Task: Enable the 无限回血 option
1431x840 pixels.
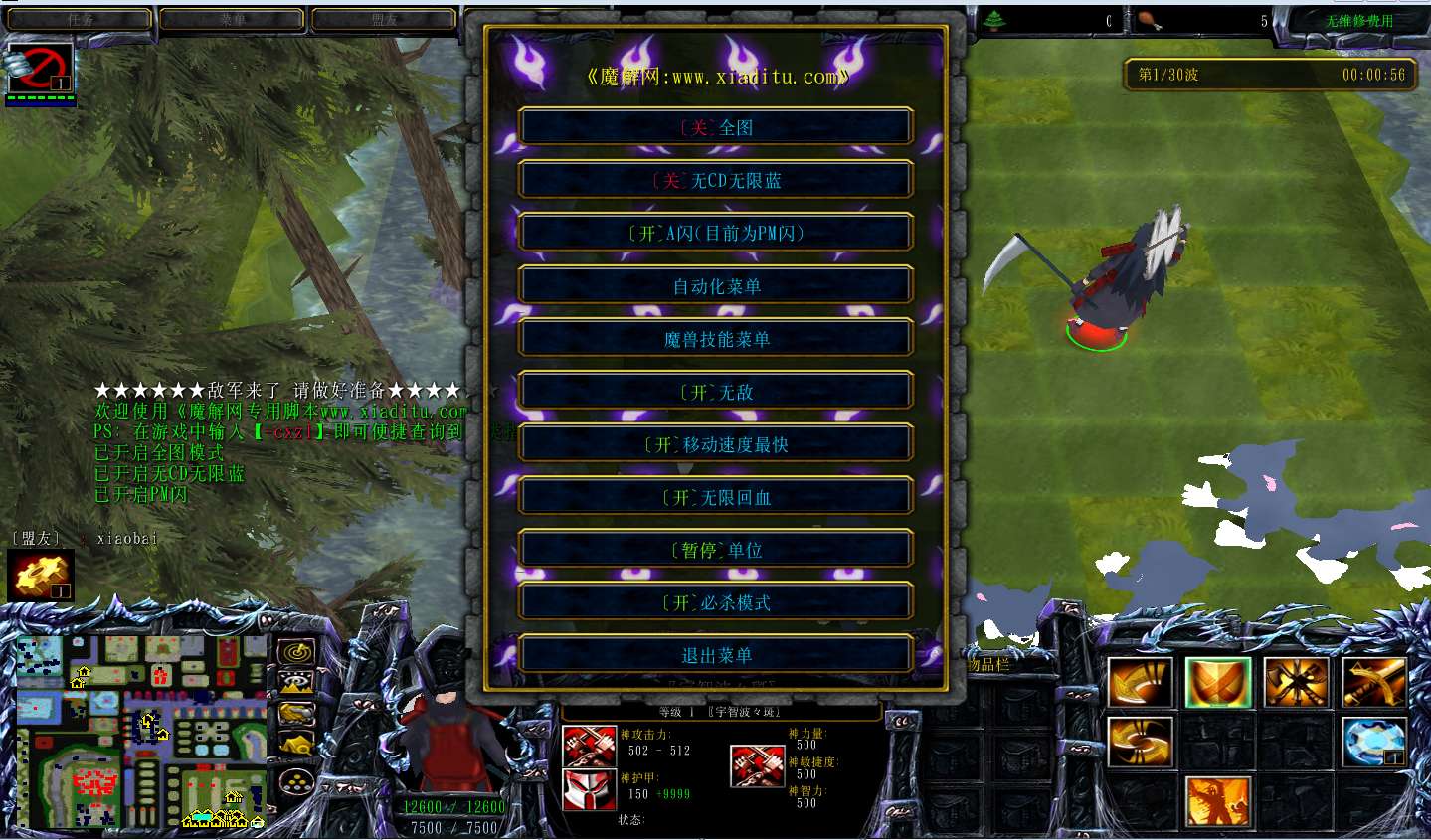Action: pos(715,497)
